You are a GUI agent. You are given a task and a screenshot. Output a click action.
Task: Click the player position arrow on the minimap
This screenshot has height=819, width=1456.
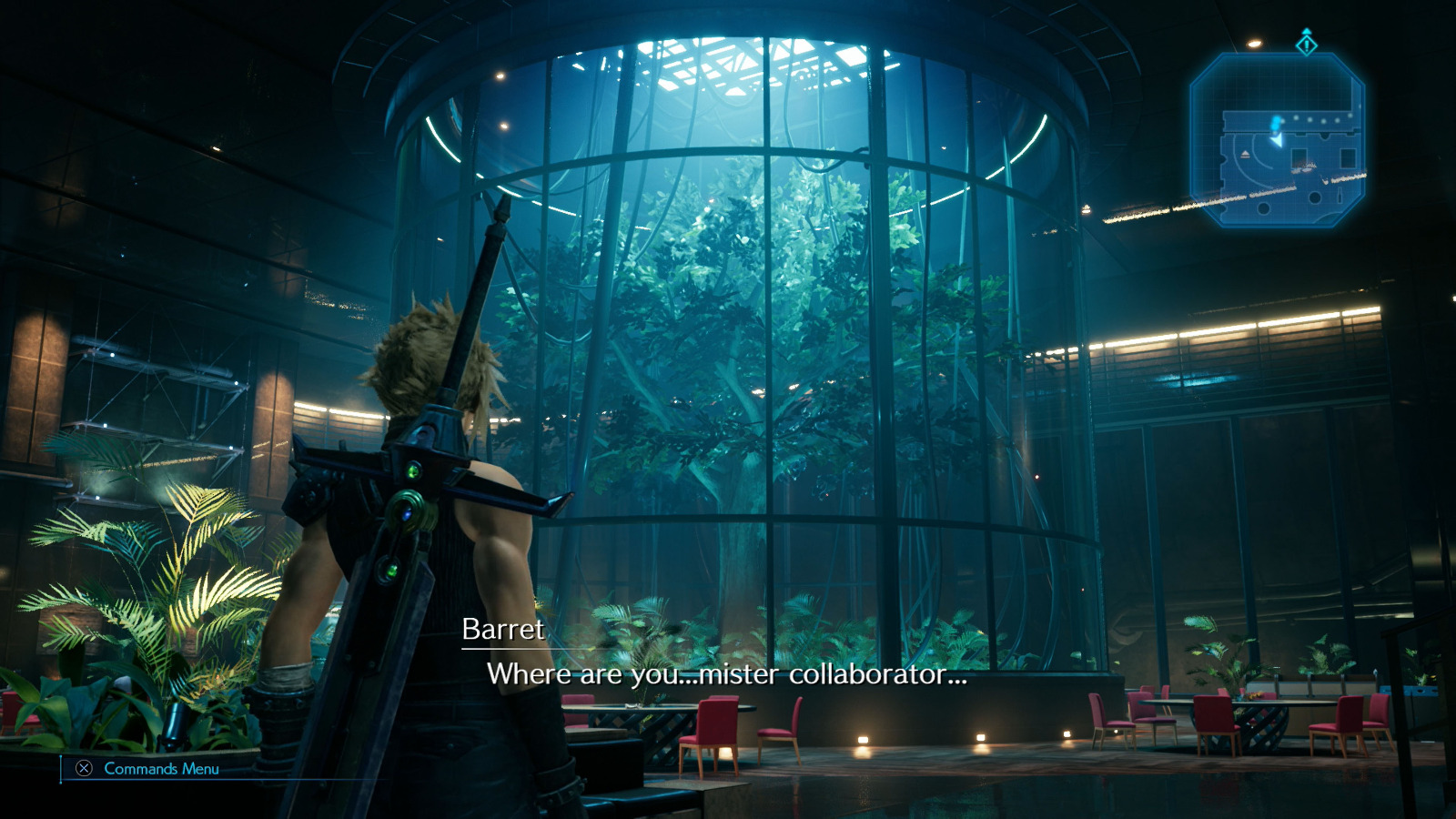tap(1277, 139)
